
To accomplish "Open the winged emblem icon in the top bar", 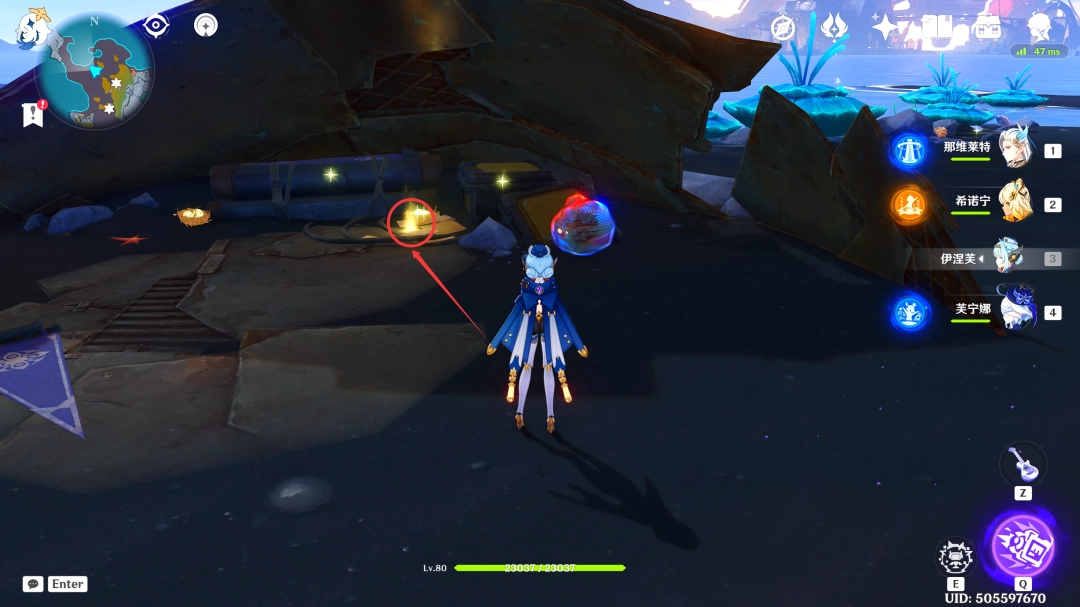I will (x=834, y=27).
